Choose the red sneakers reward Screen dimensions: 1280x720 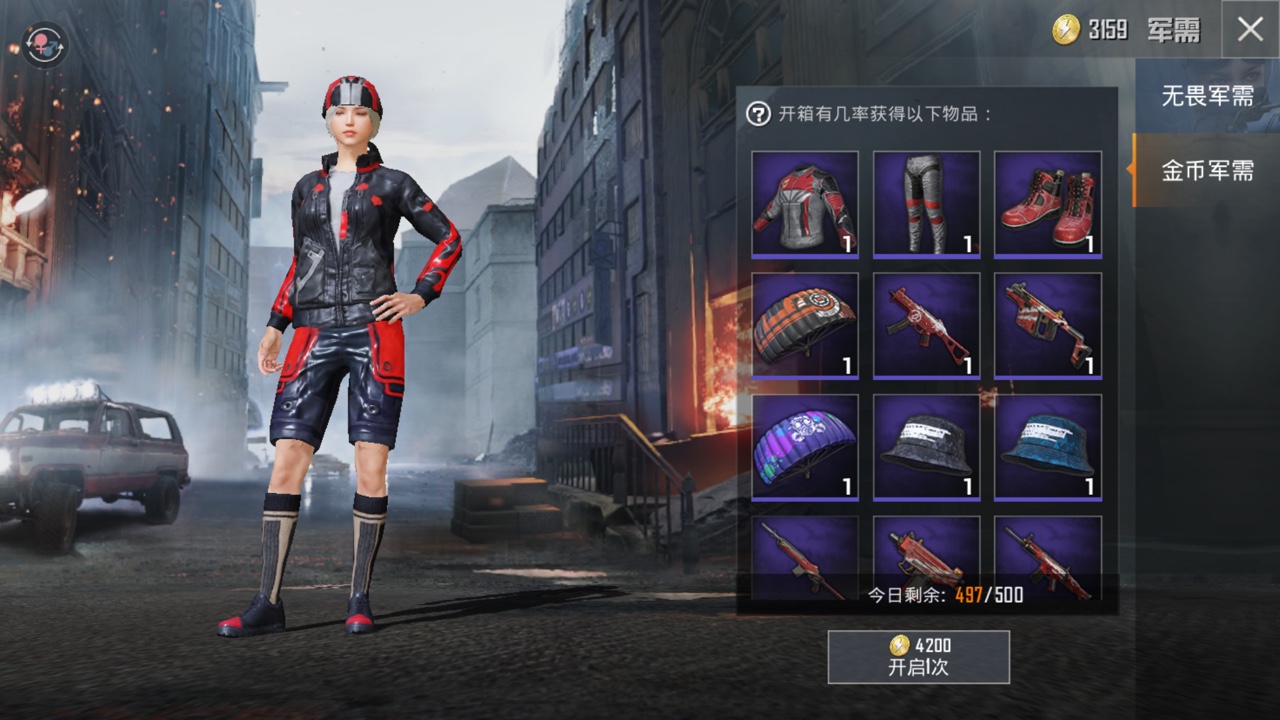(x=1047, y=204)
